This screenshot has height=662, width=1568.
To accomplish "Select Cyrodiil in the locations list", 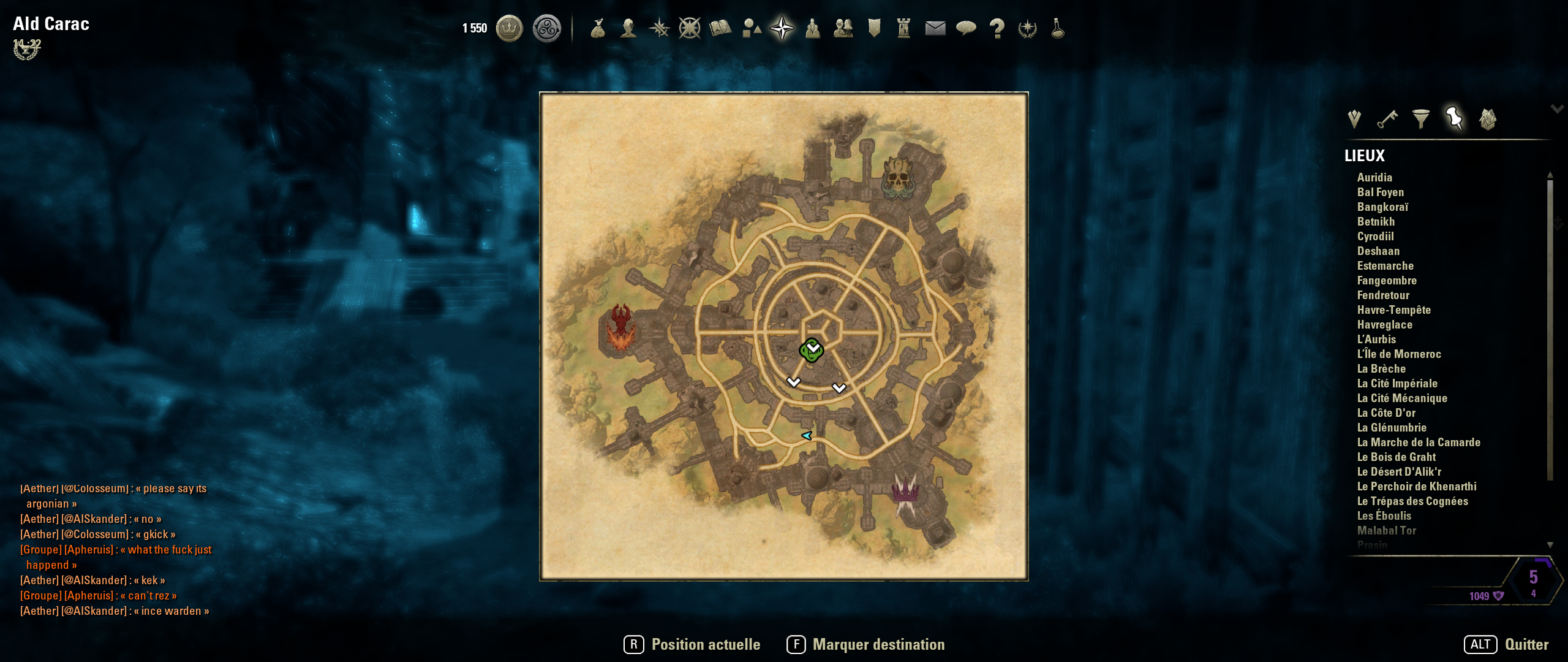I will pos(1375,237).
